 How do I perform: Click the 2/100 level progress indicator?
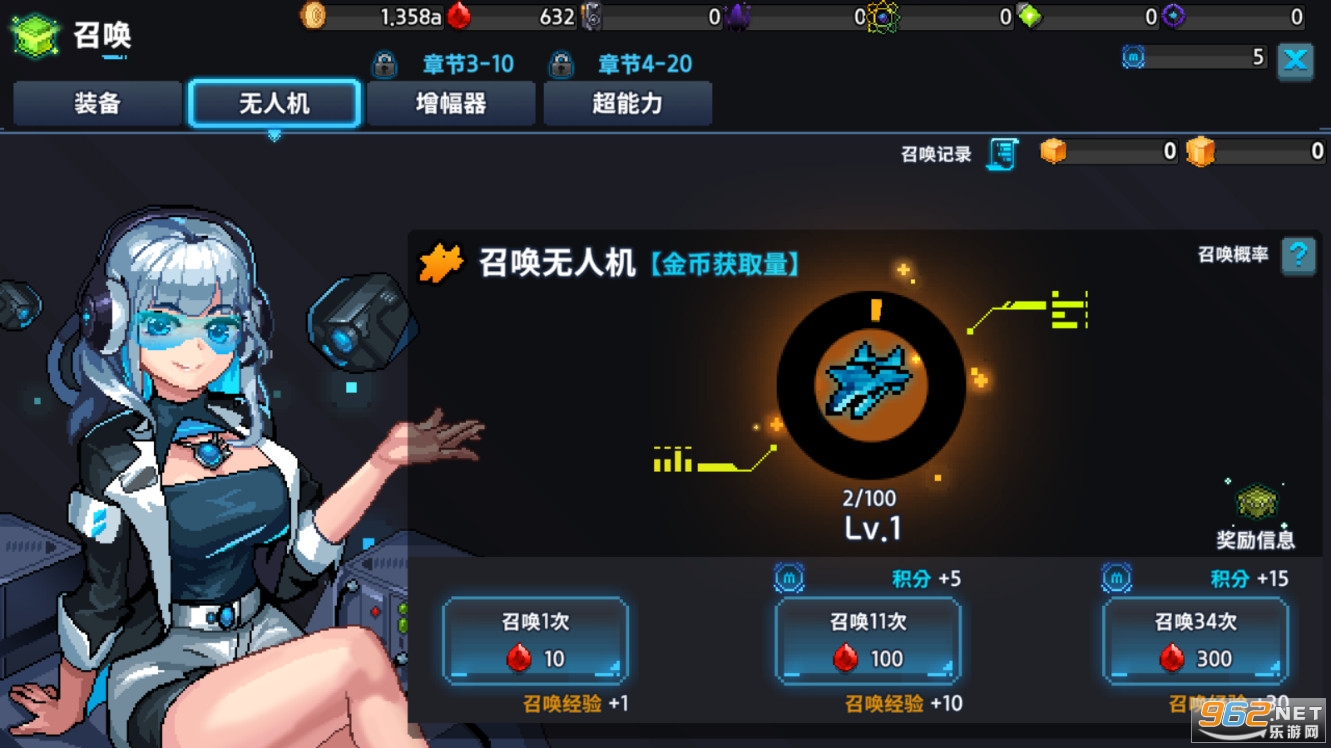tap(870, 497)
